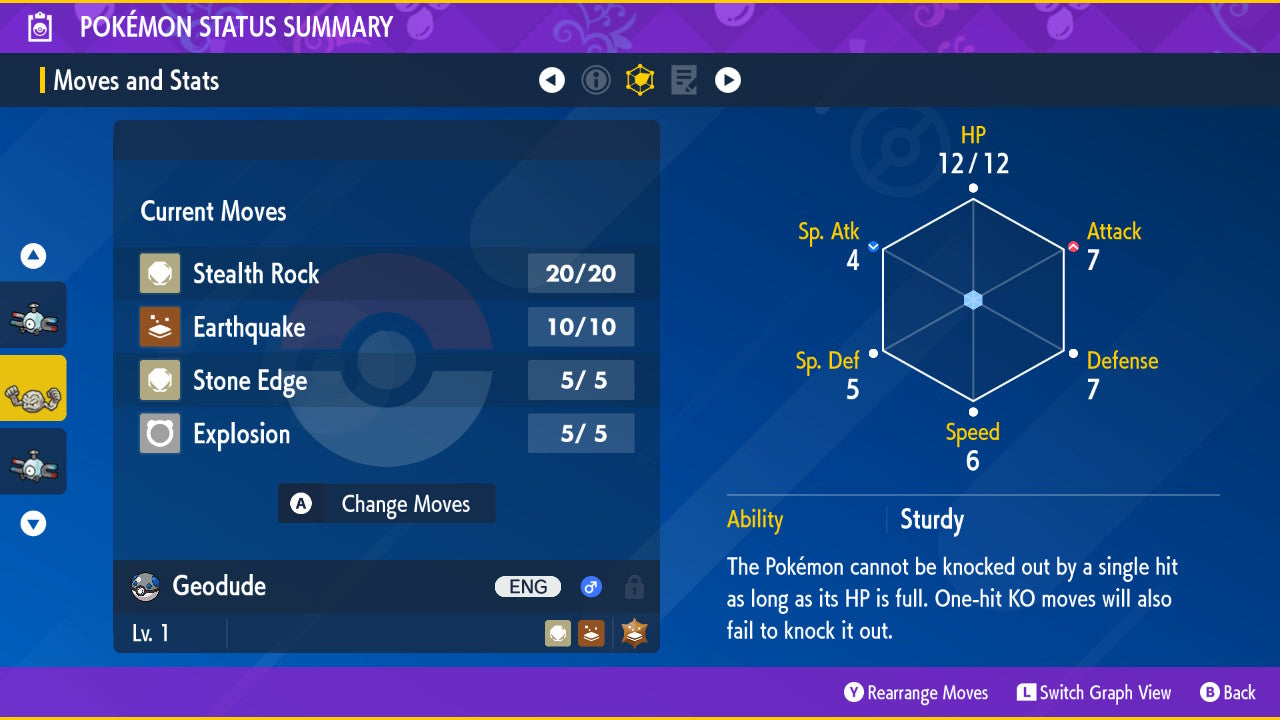
Task: Pick the Explosion move row
Action: (386, 434)
